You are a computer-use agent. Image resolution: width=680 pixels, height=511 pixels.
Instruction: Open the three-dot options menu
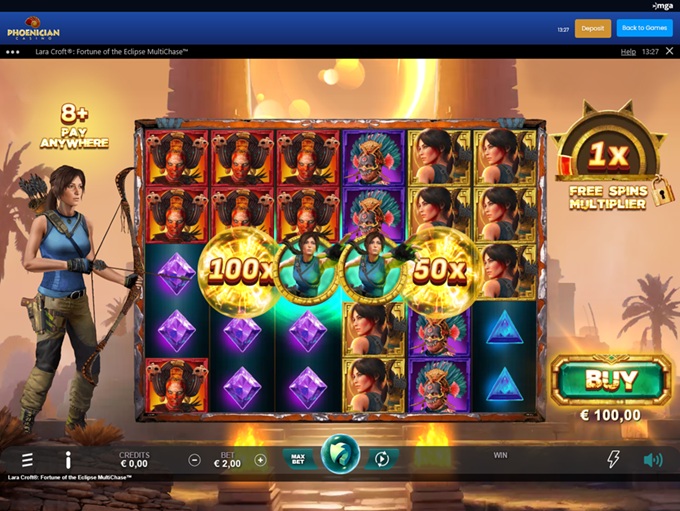pyautogui.click(x=13, y=51)
